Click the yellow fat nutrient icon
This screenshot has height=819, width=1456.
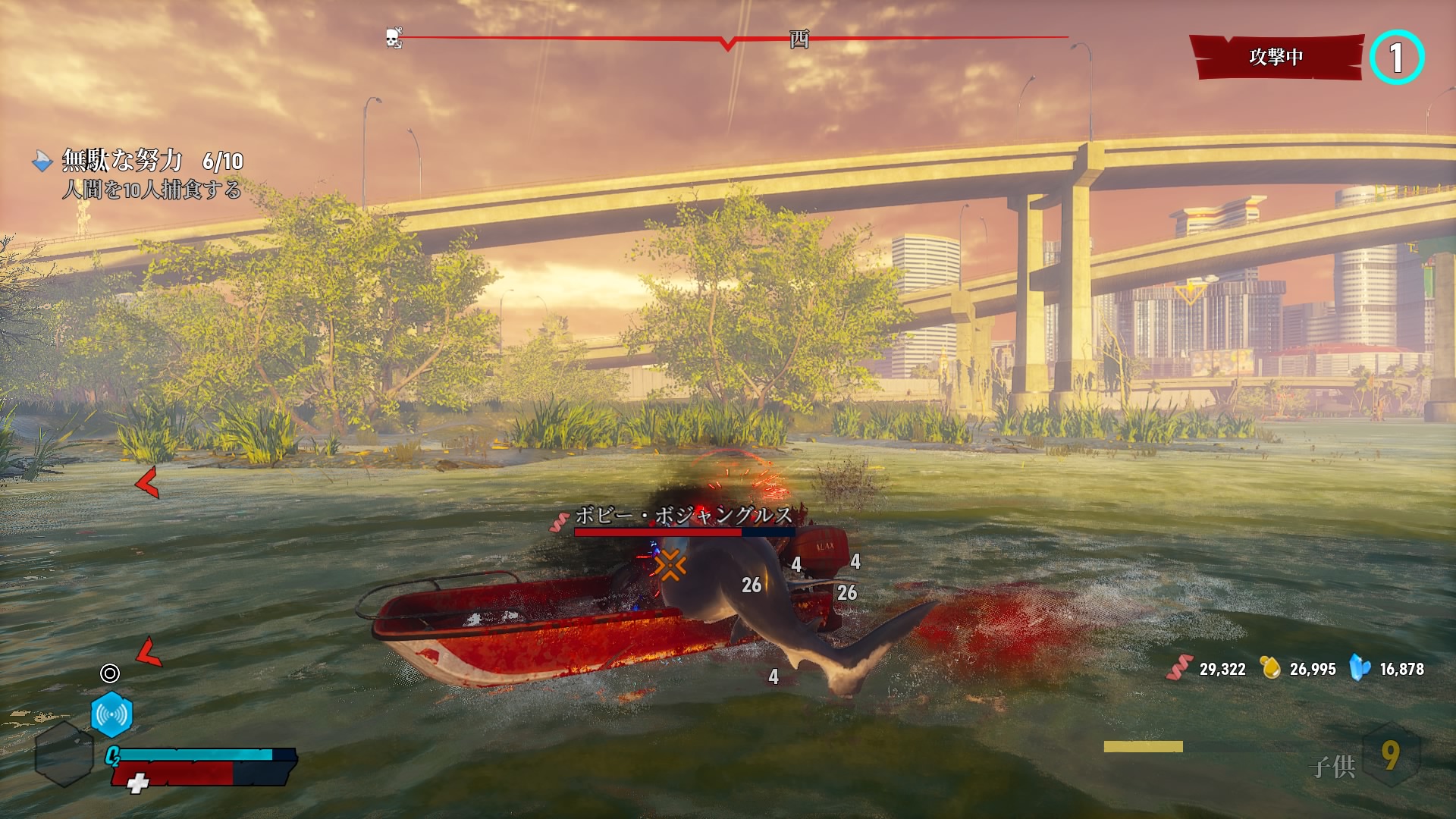coord(1270,668)
